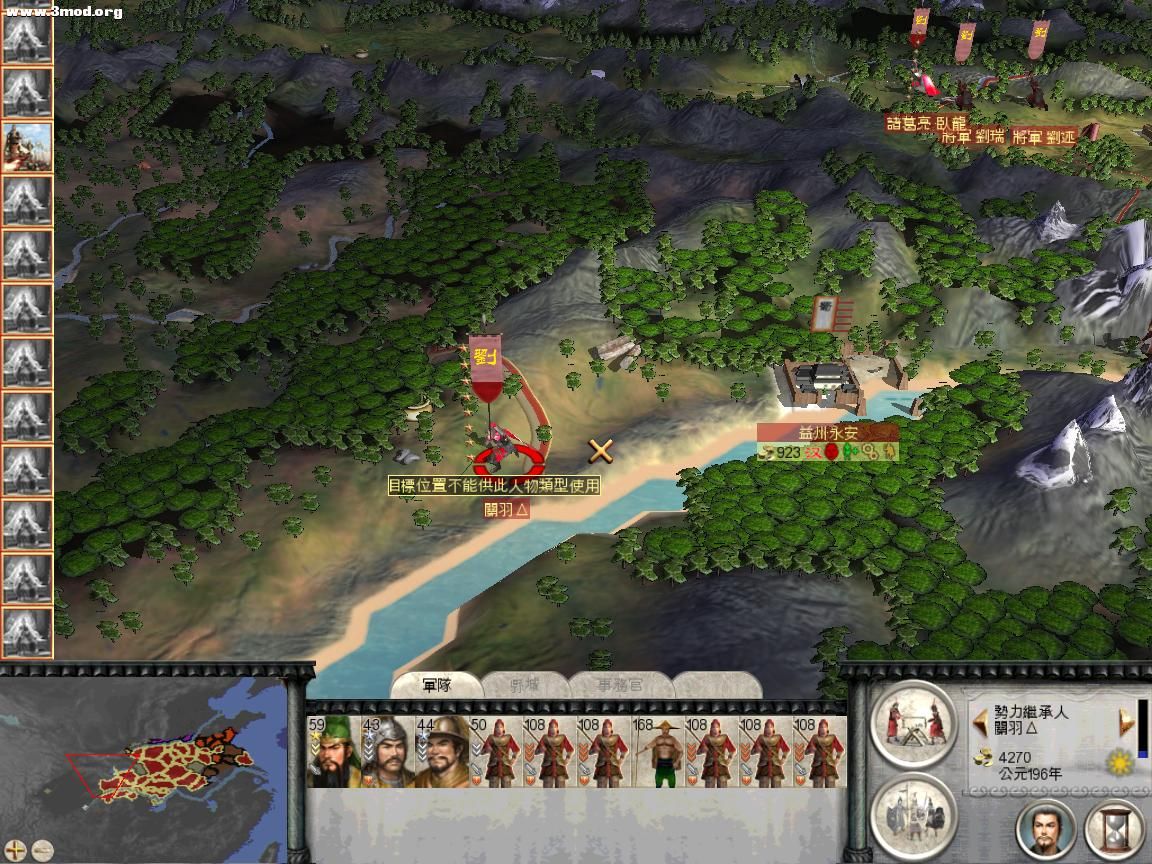Click the campaign minimap
The width and height of the screenshot is (1152, 864).
pyautogui.click(x=150, y=765)
